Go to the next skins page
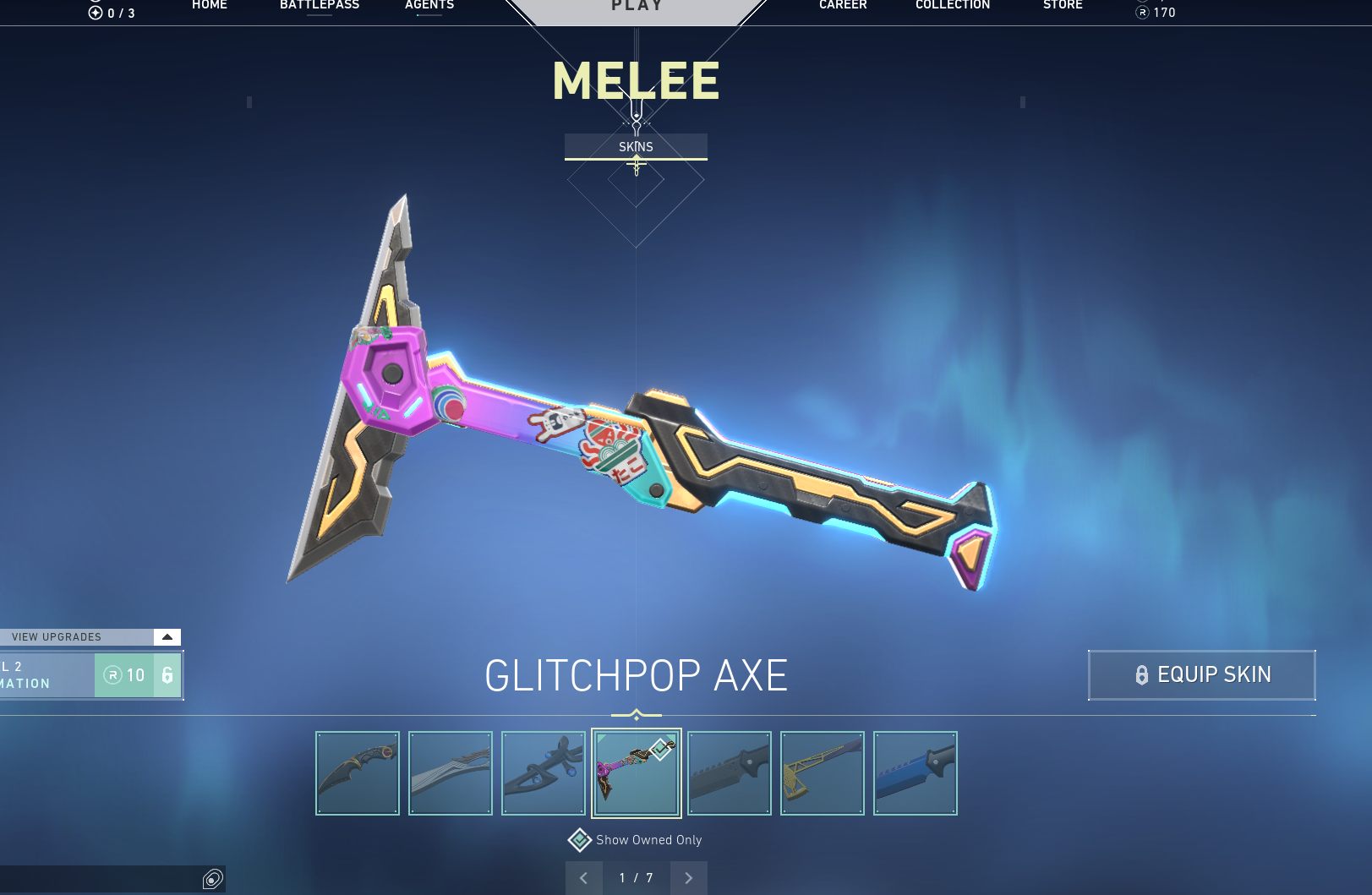The height and width of the screenshot is (895, 1372). 689,878
